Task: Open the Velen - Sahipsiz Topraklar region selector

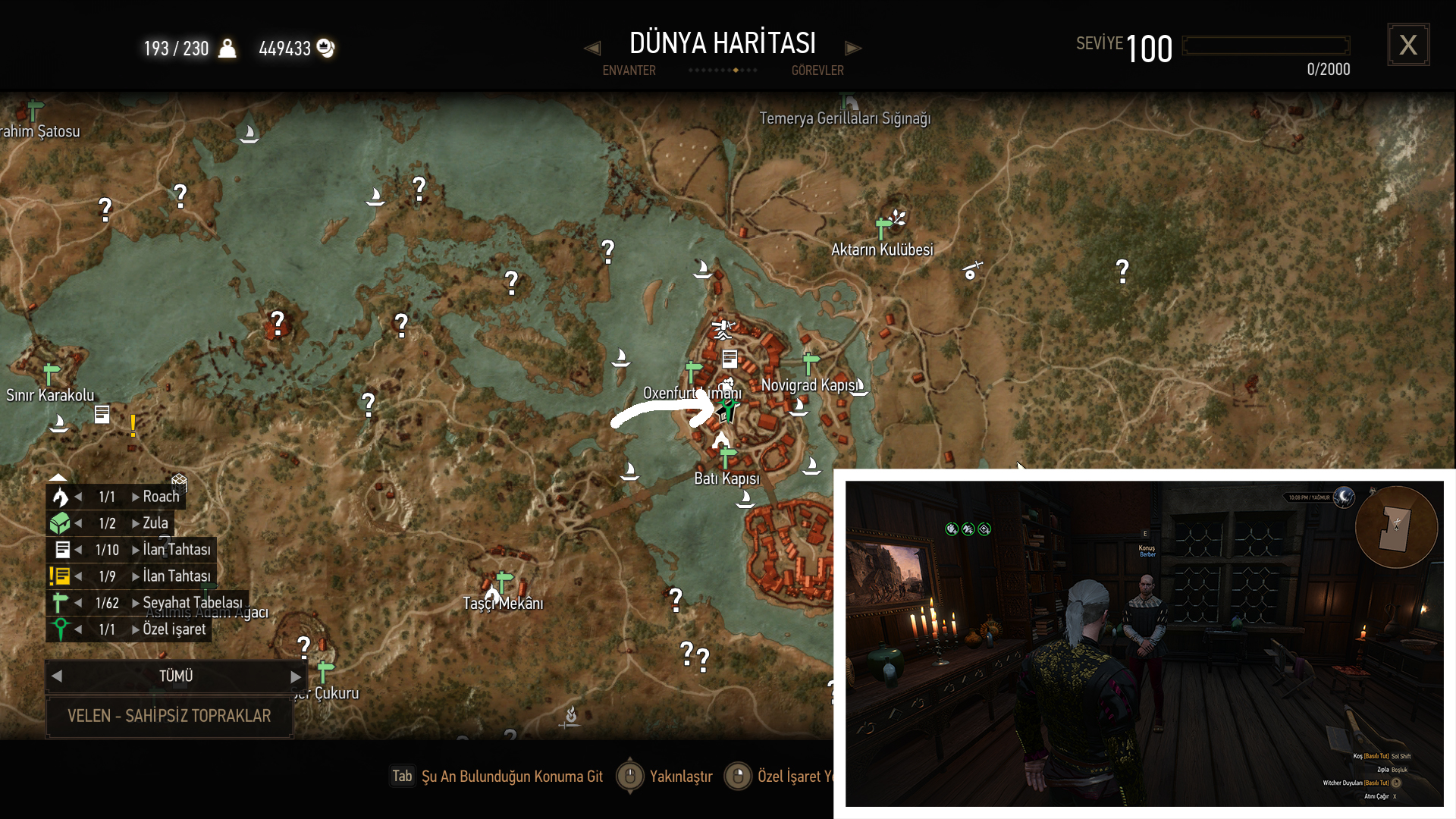Action: (x=169, y=716)
